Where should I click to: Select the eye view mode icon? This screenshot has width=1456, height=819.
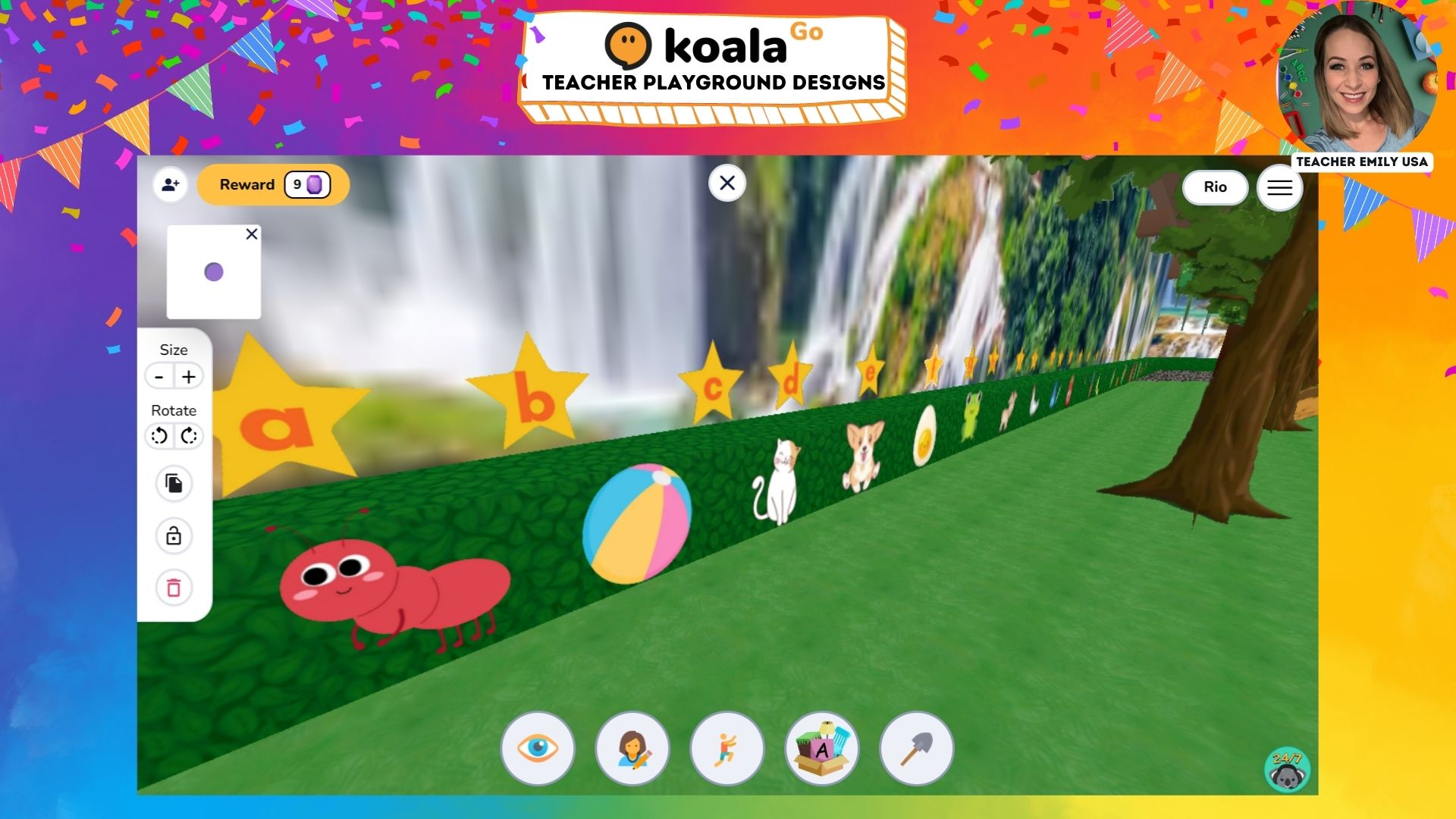pyautogui.click(x=538, y=748)
